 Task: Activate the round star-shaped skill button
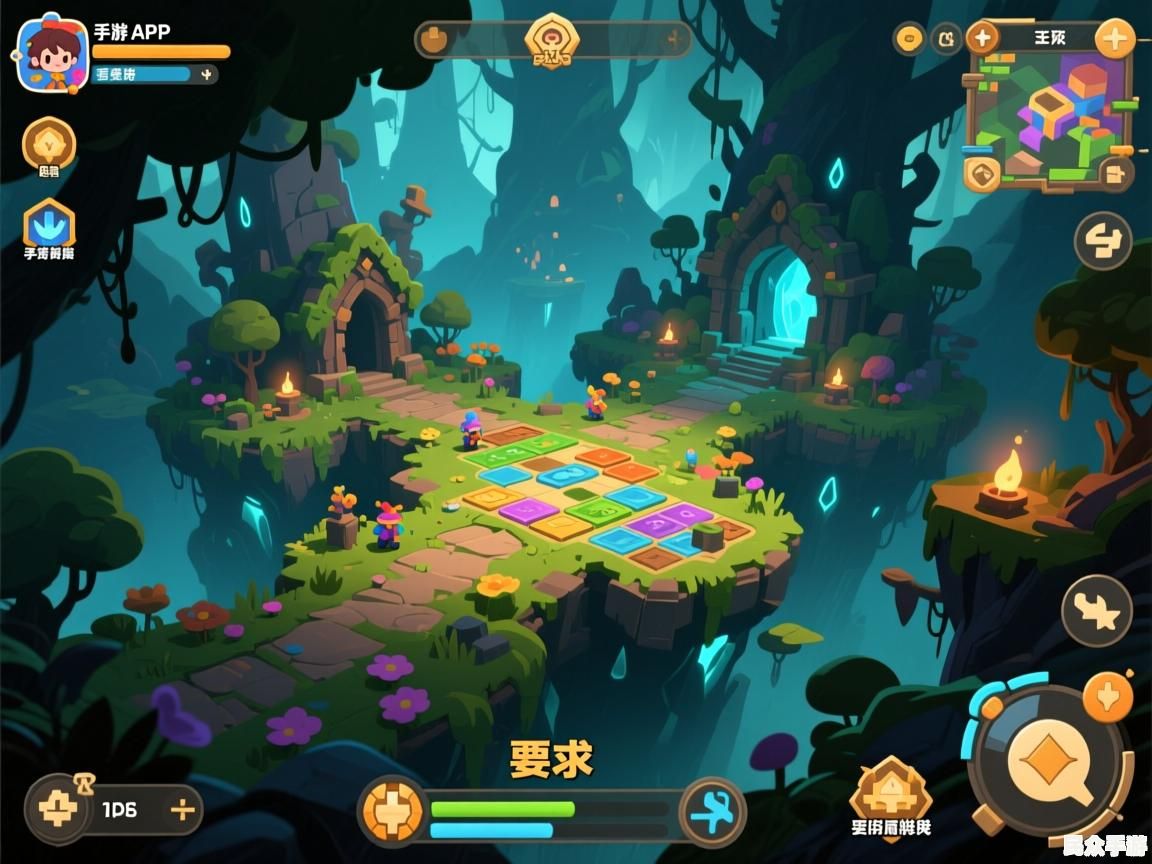tap(1096, 610)
